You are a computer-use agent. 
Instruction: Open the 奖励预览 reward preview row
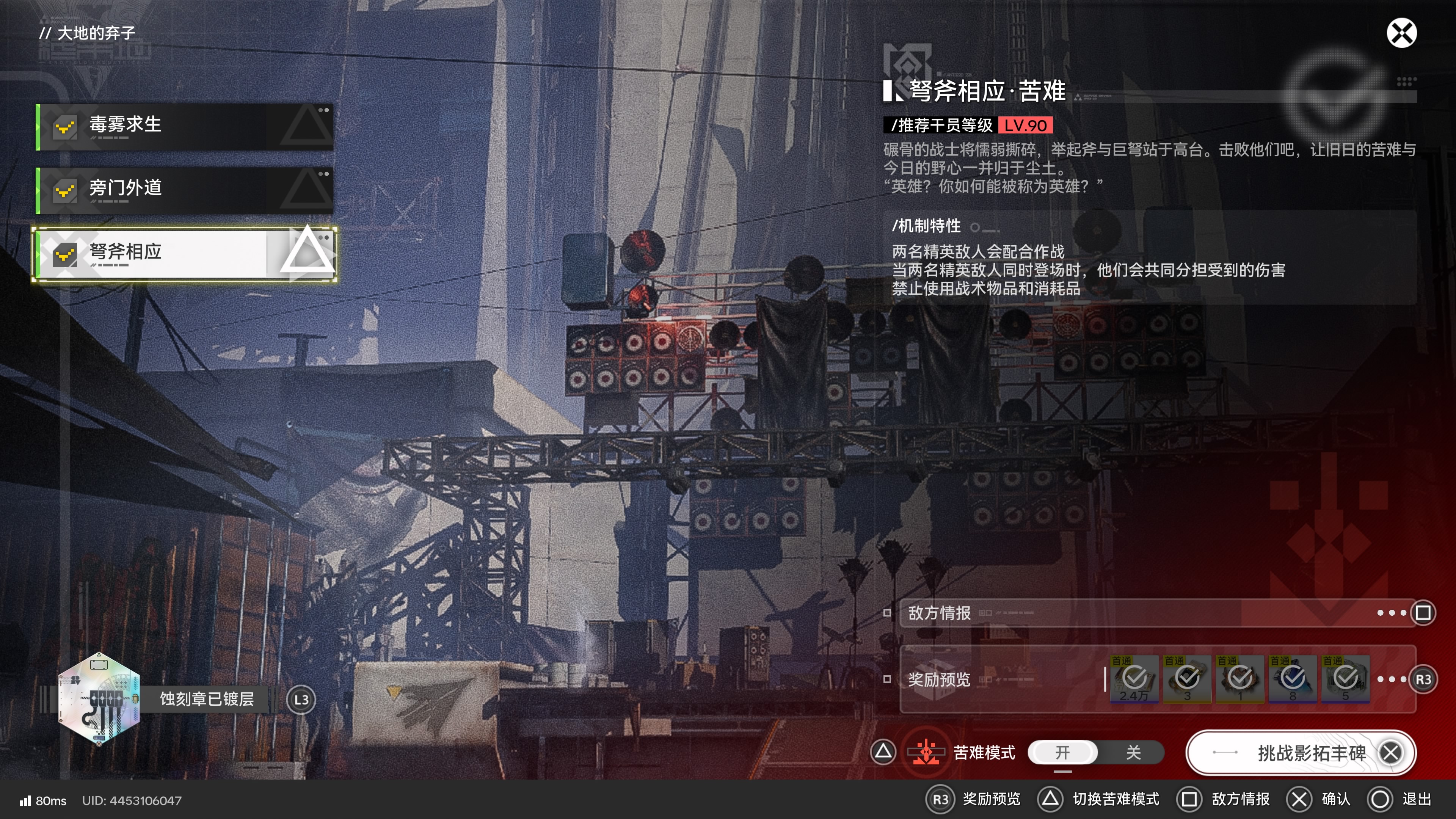pyautogui.click(x=1001, y=679)
